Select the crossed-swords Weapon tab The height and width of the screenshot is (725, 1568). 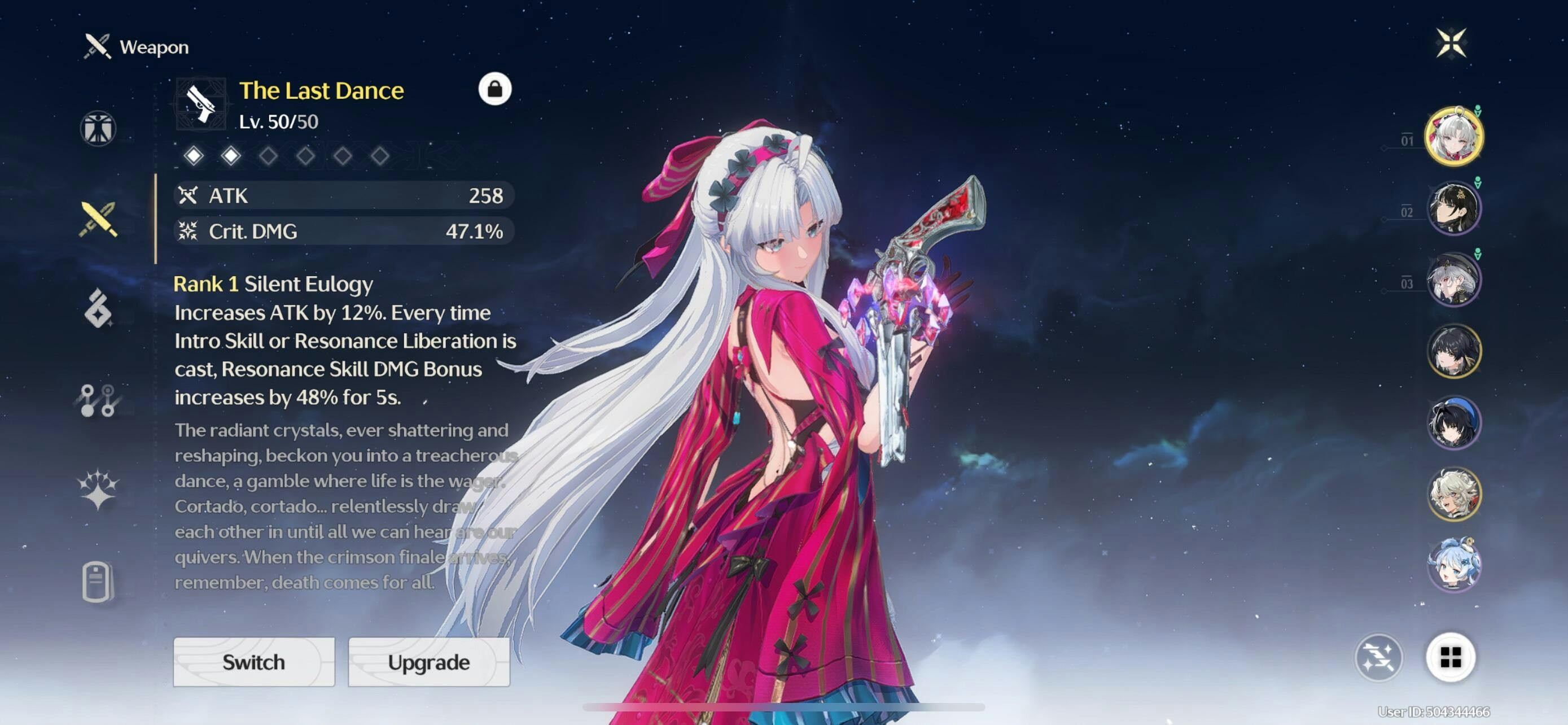98,219
